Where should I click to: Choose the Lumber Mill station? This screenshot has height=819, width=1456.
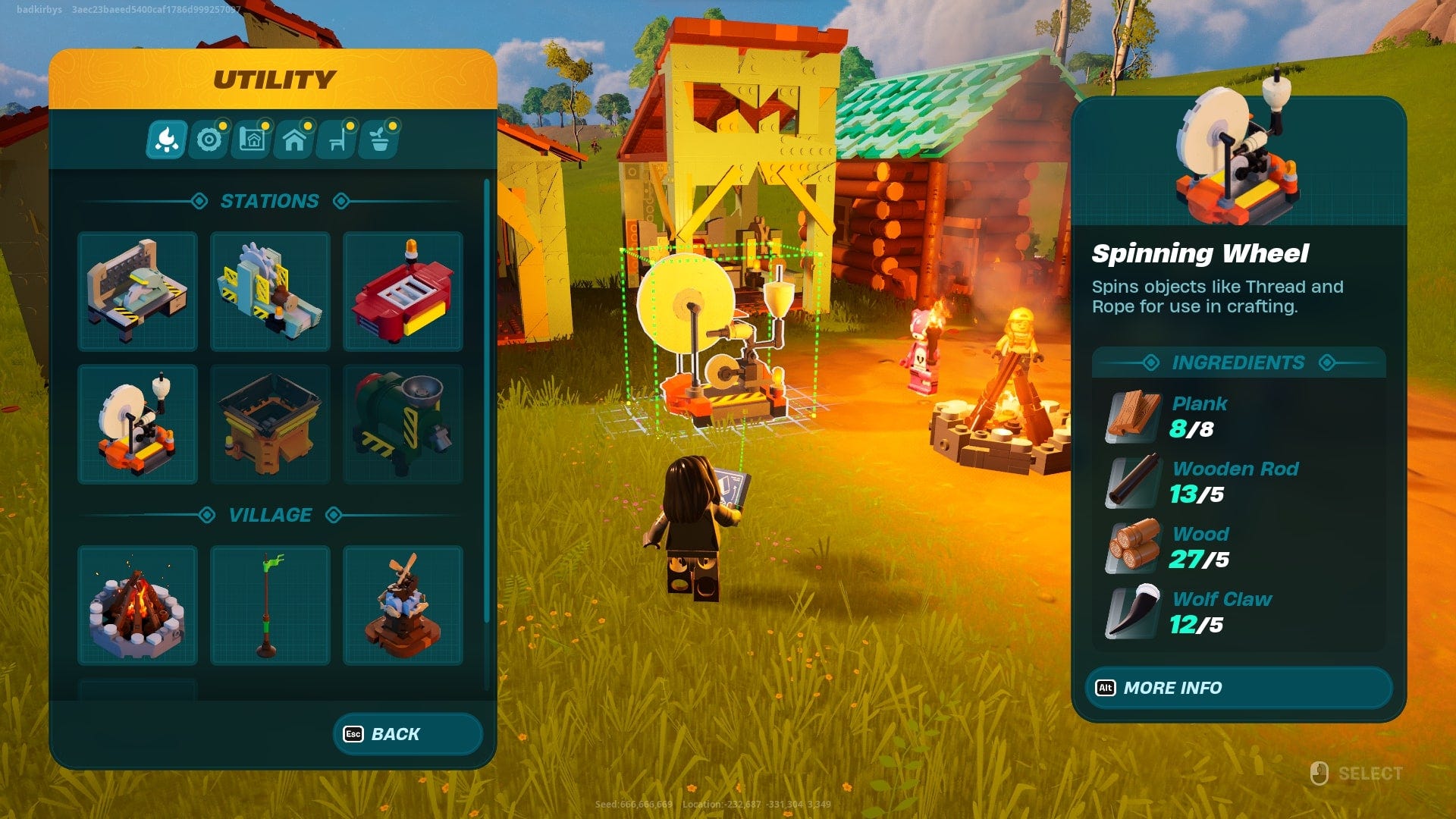270,290
